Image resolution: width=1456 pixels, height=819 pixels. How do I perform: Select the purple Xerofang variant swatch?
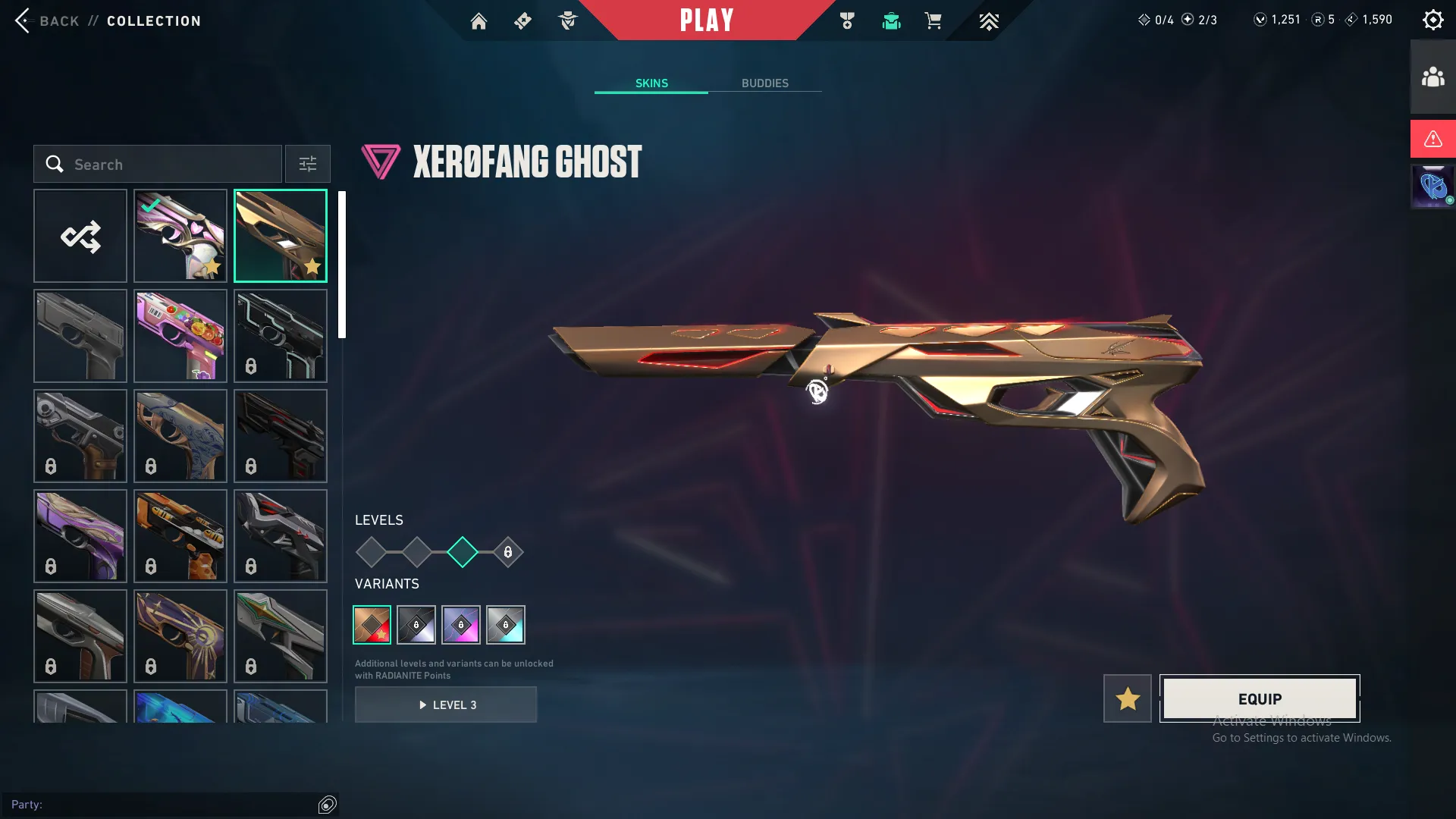(461, 625)
